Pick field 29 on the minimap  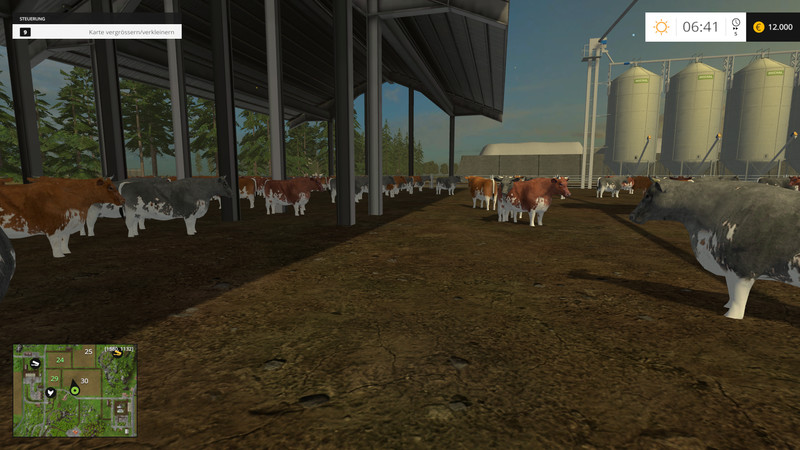coord(54,378)
